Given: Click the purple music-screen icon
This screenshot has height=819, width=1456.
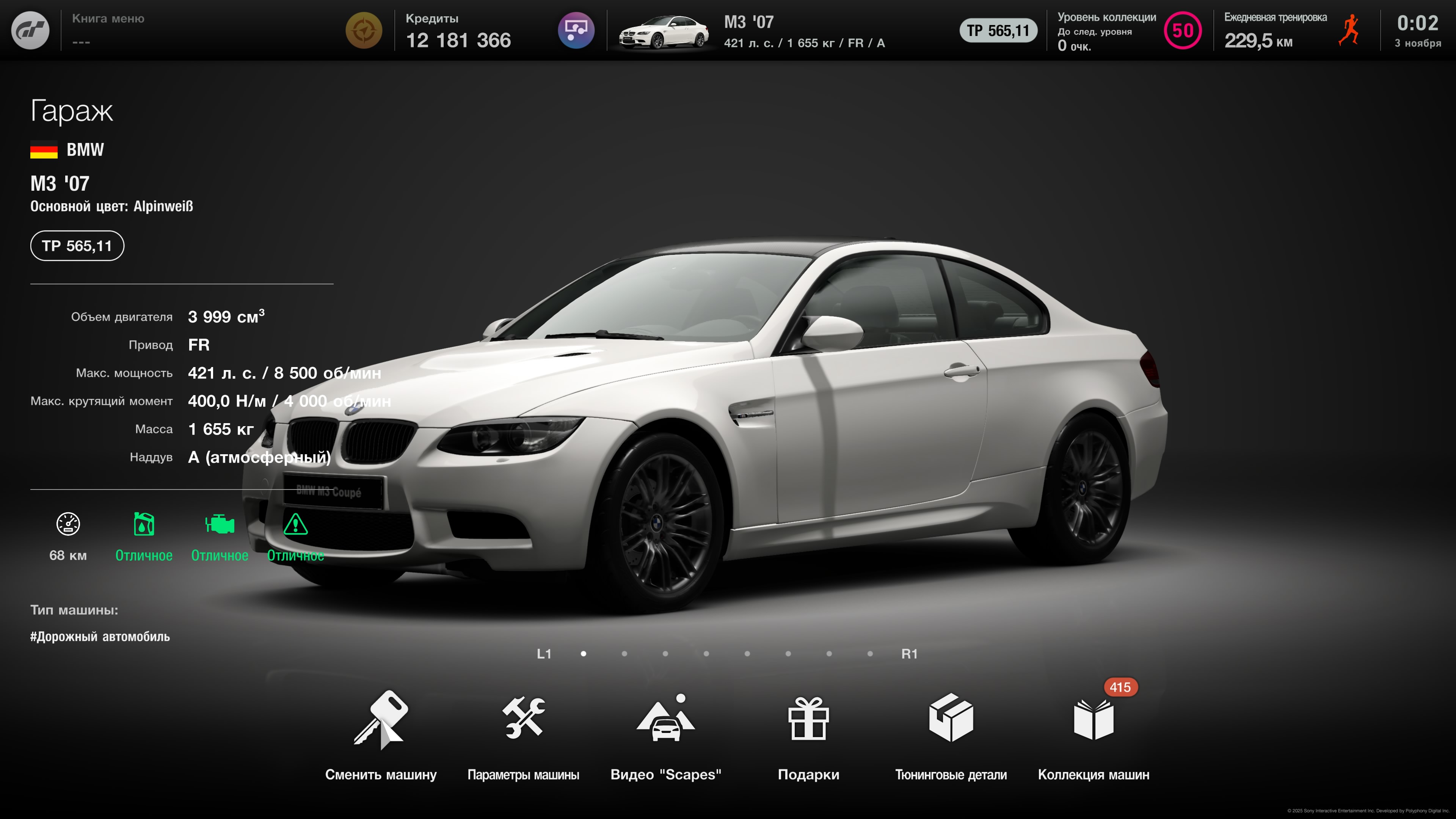Looking at the screenshot, I should [x=576, y=30].
